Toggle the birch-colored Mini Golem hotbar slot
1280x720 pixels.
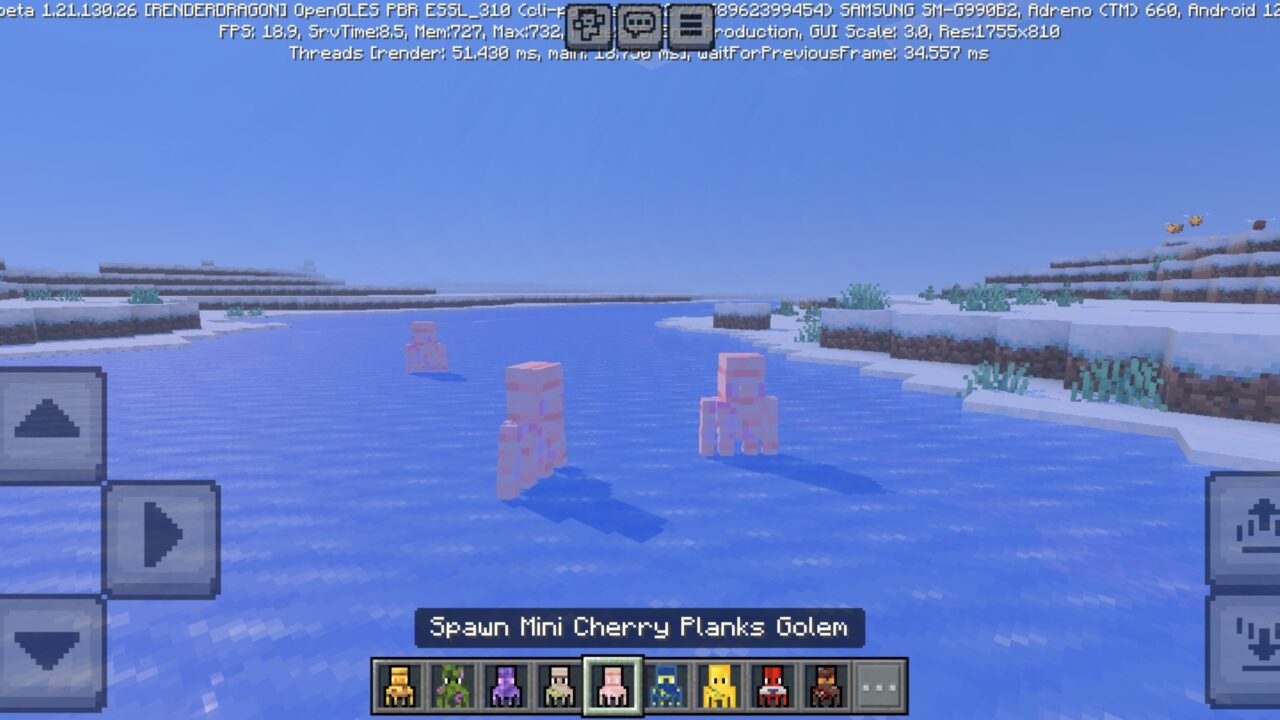[x=558, y=687]
